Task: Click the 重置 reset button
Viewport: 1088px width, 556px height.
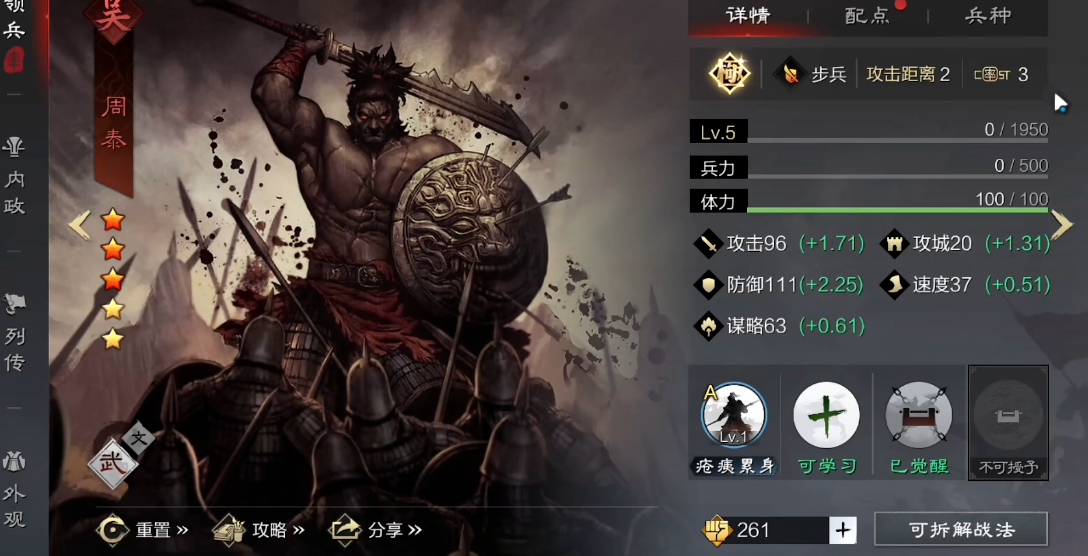Action: pos(144,530)
